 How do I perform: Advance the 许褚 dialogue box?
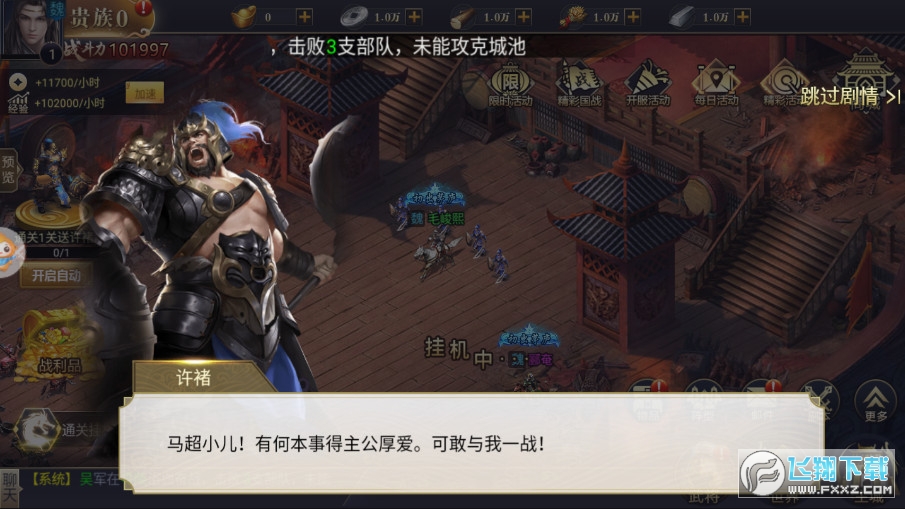pyautogui.click(x=470, y=442)
